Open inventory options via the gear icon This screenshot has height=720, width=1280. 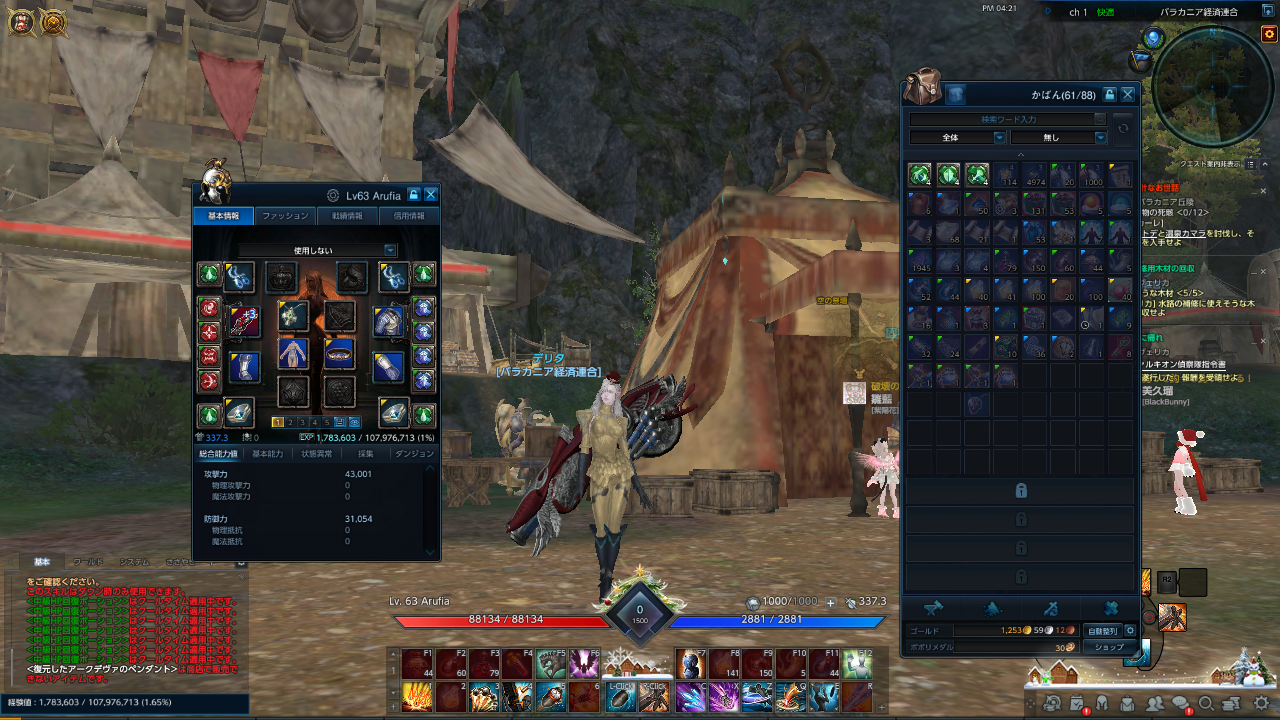[1131, 632]
